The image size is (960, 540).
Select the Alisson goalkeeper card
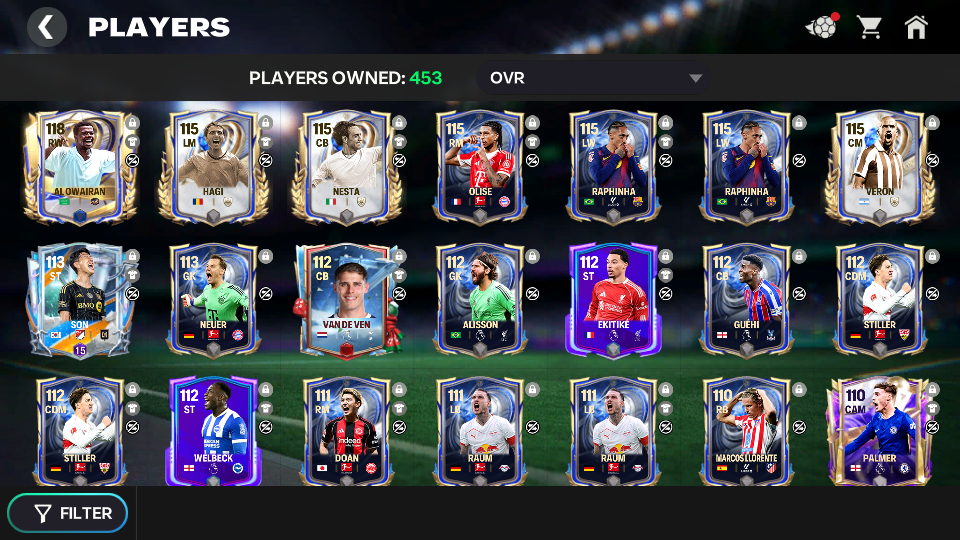coord(479,300)
